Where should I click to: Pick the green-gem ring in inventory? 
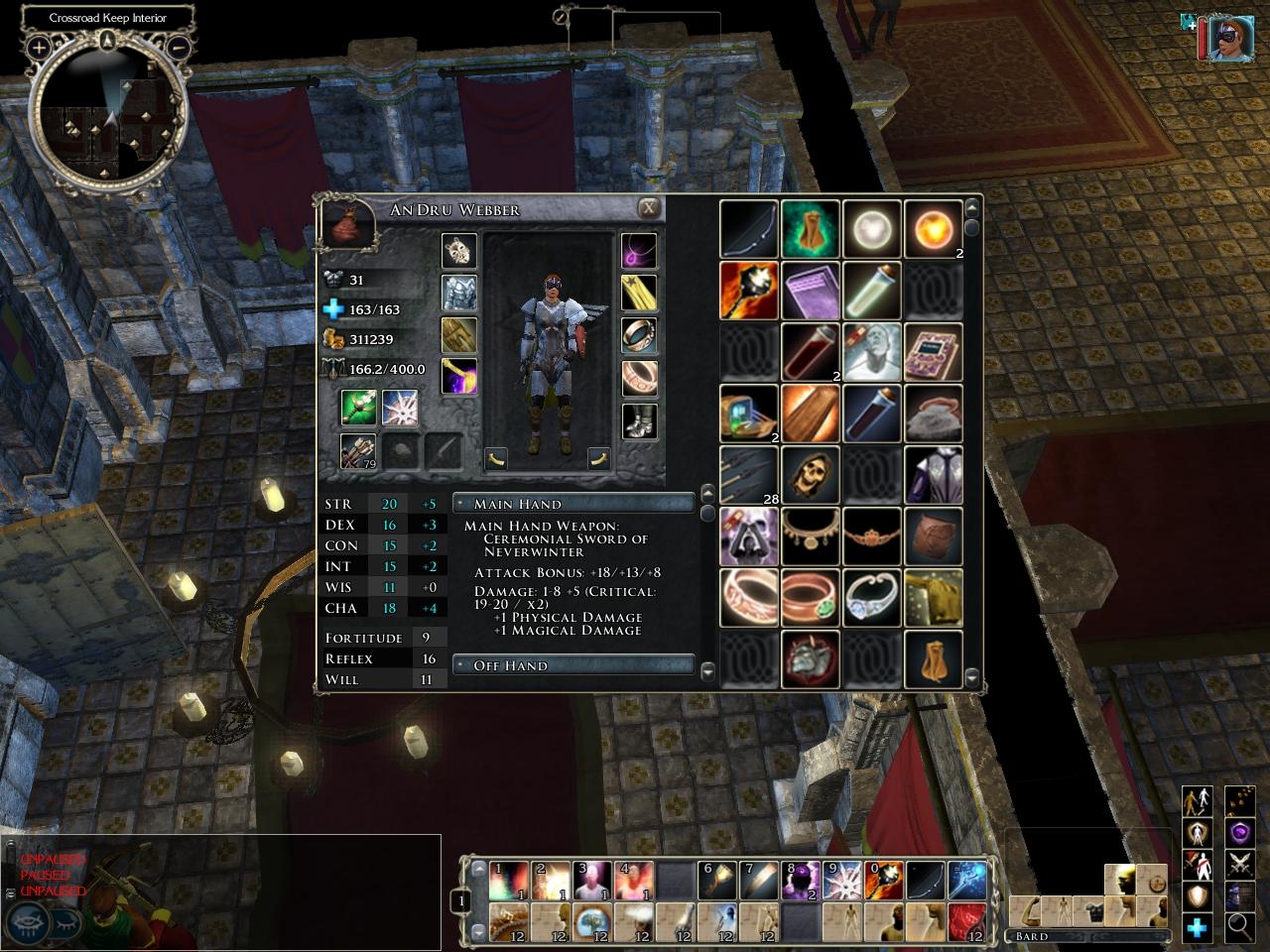click(811, 598)
